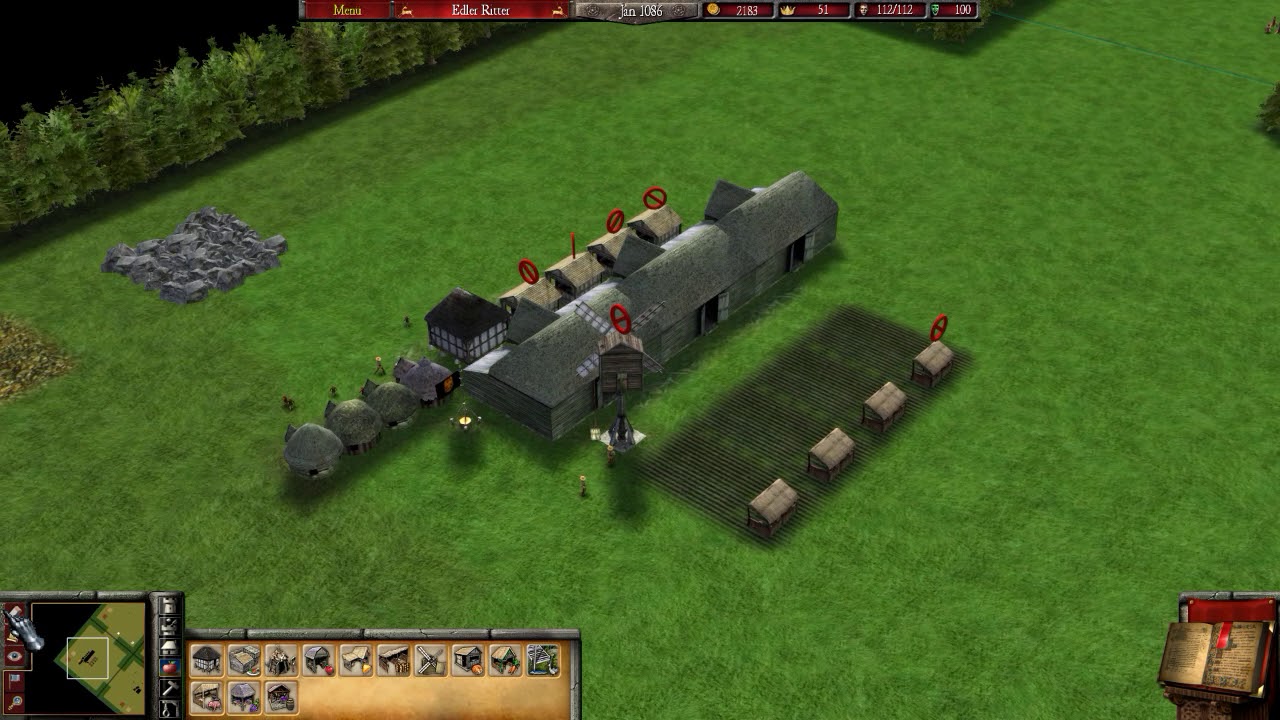1280x720 pixels.
Task: Click the magnifying glass button near minimap
Action: click(15, 703)
